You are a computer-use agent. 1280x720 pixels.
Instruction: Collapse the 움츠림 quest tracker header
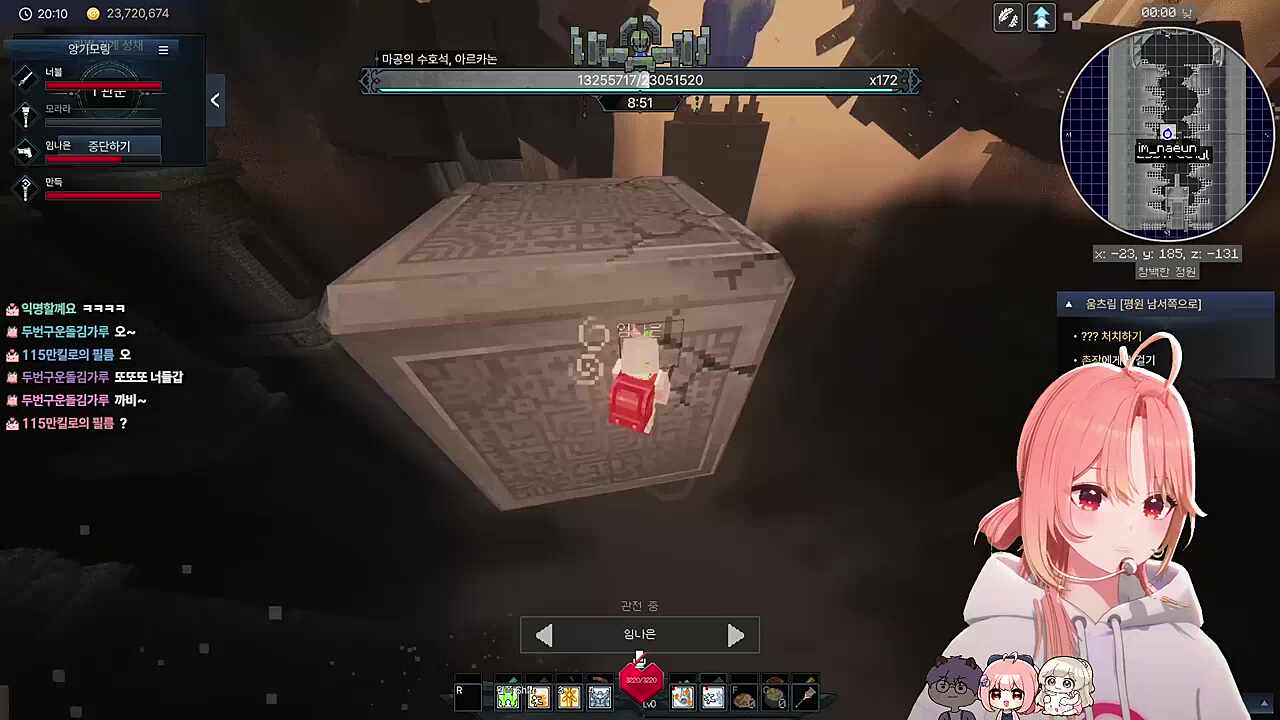(x=1068, y=304)
